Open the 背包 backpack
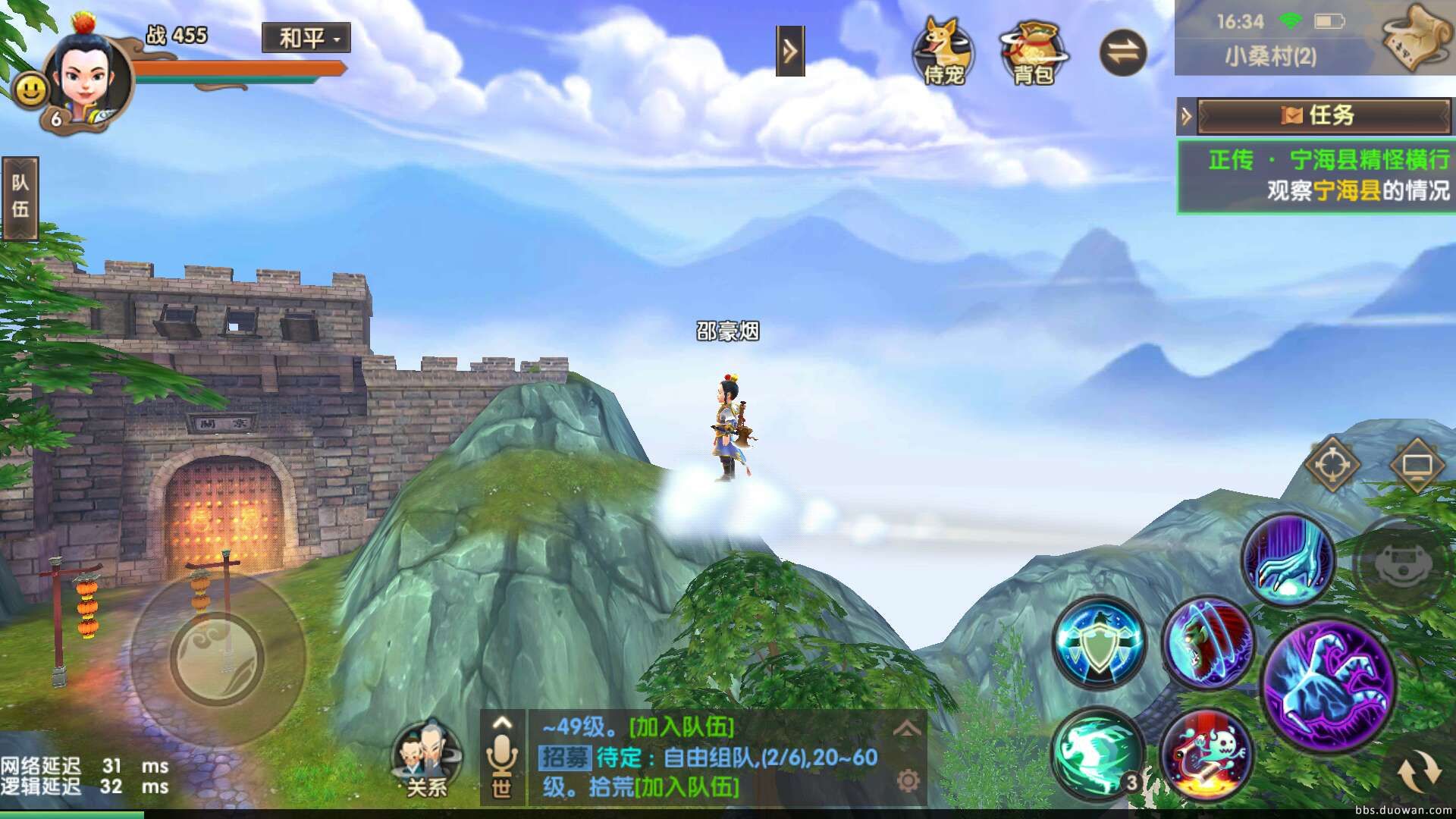 tap(1032, 52)
